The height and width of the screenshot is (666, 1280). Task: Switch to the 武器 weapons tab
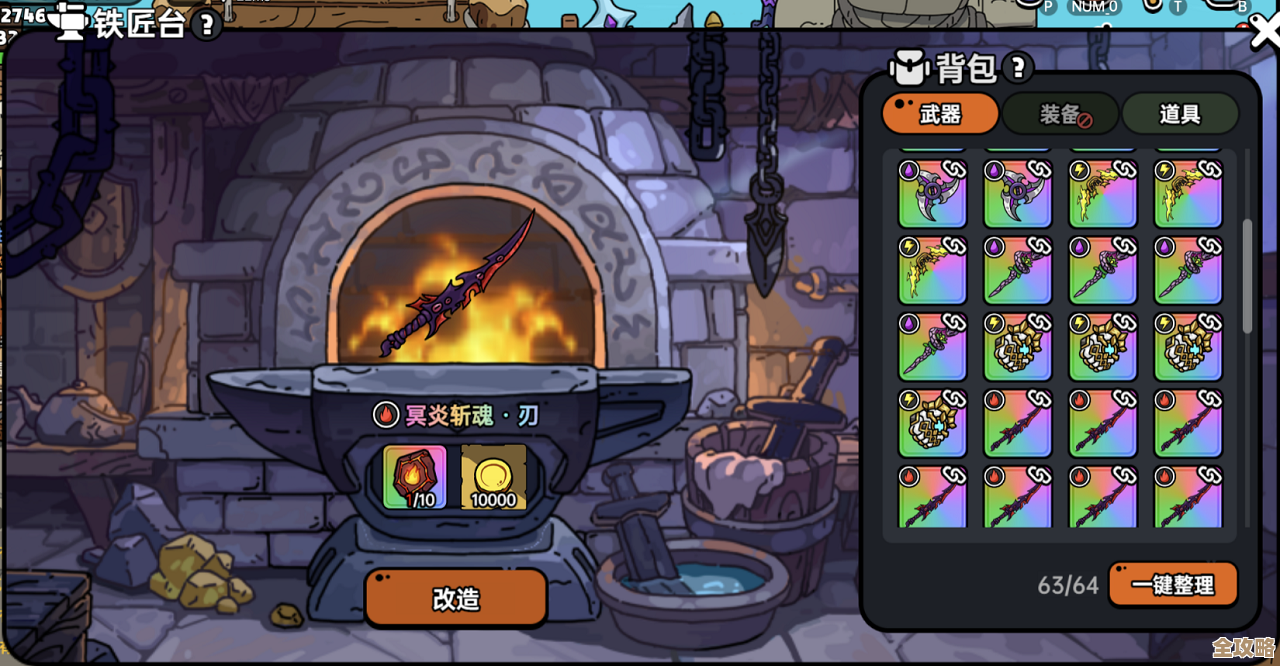coord(940,114)
